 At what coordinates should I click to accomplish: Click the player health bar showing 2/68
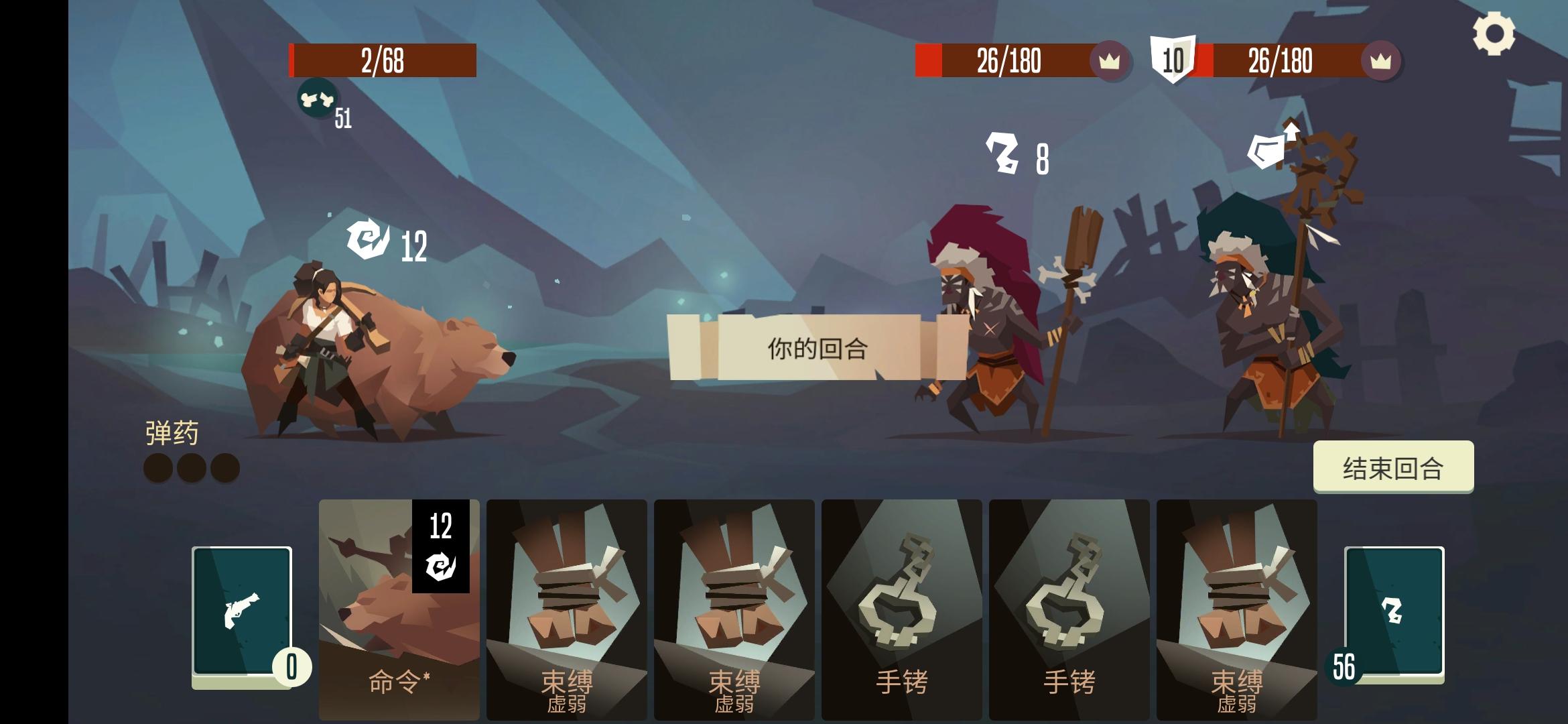pyautogui.click(x=382, y=59)
